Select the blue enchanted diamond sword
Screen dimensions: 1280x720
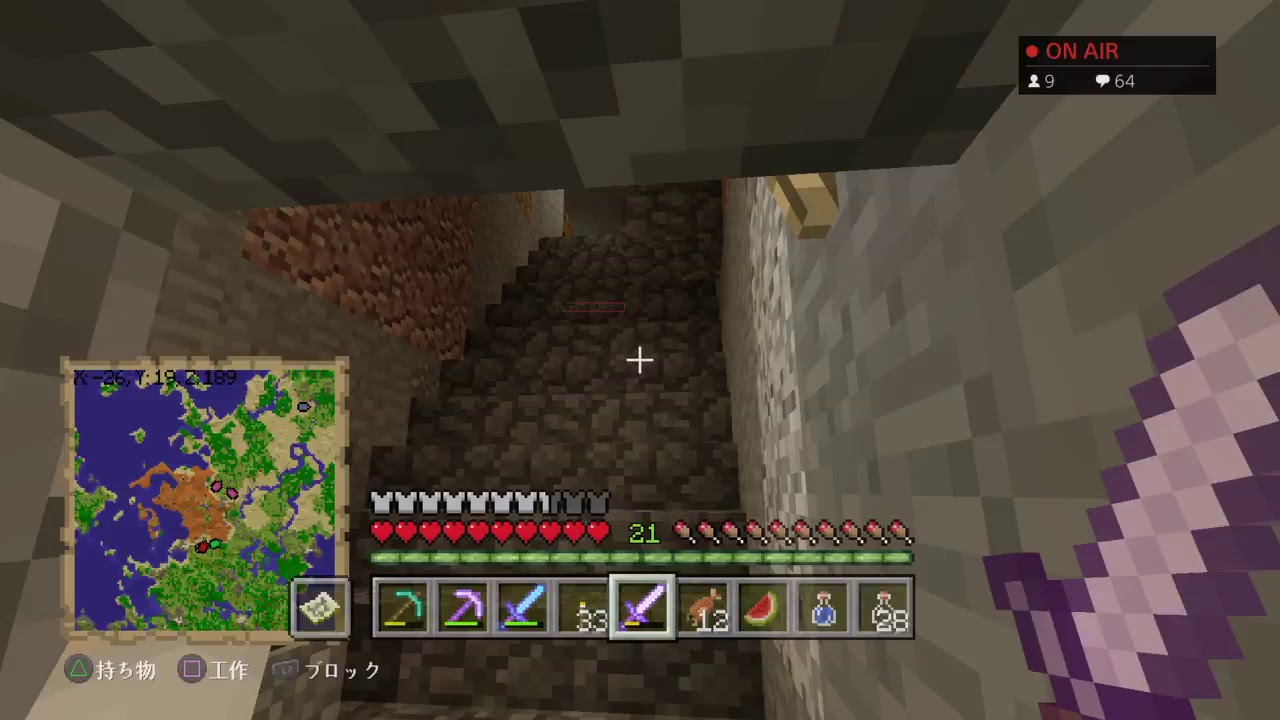point(523,607)
